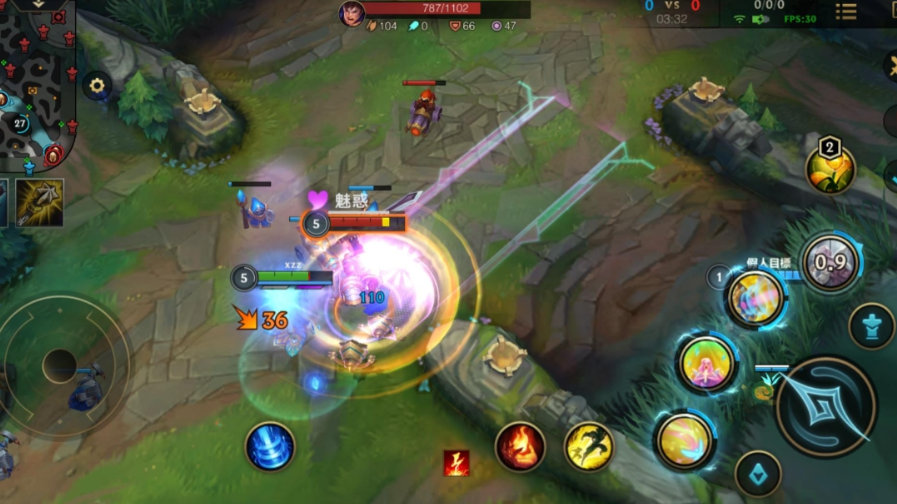
Task: Open the settings gear beside the minimap
Action: click(x=97, y=86)
